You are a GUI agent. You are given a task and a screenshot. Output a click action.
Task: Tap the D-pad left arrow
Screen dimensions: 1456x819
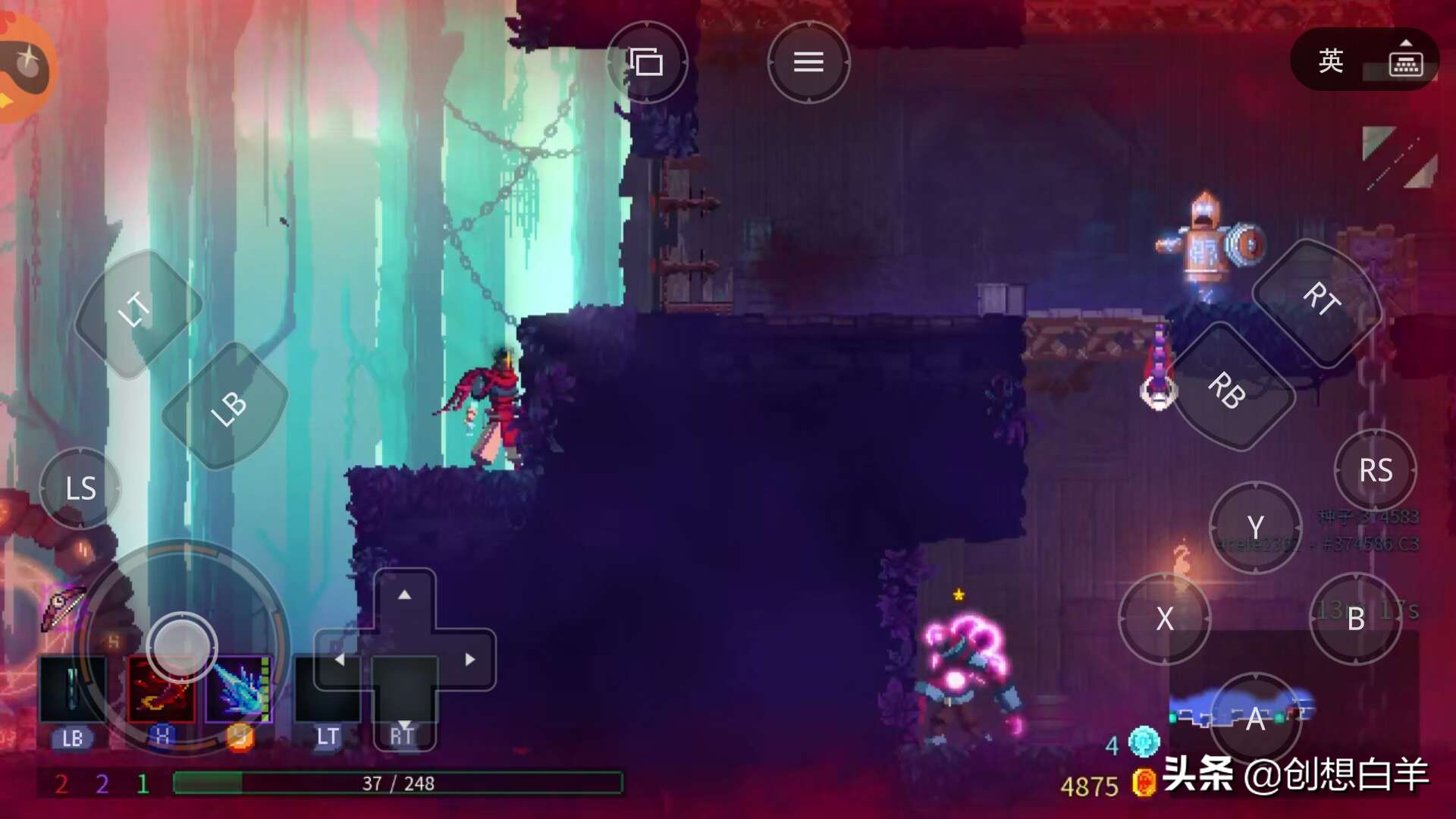pyautogui.click(x=340, y=660)
